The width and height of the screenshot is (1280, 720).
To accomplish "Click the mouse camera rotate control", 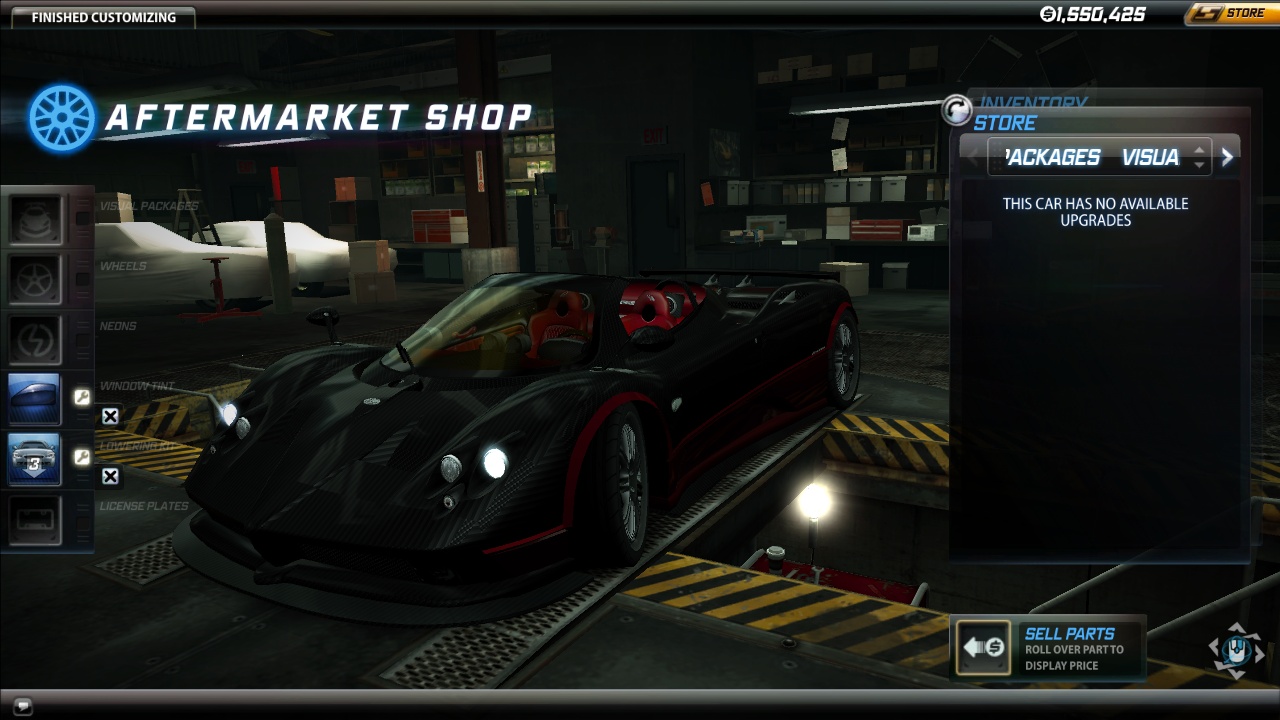I will 1237,650.
